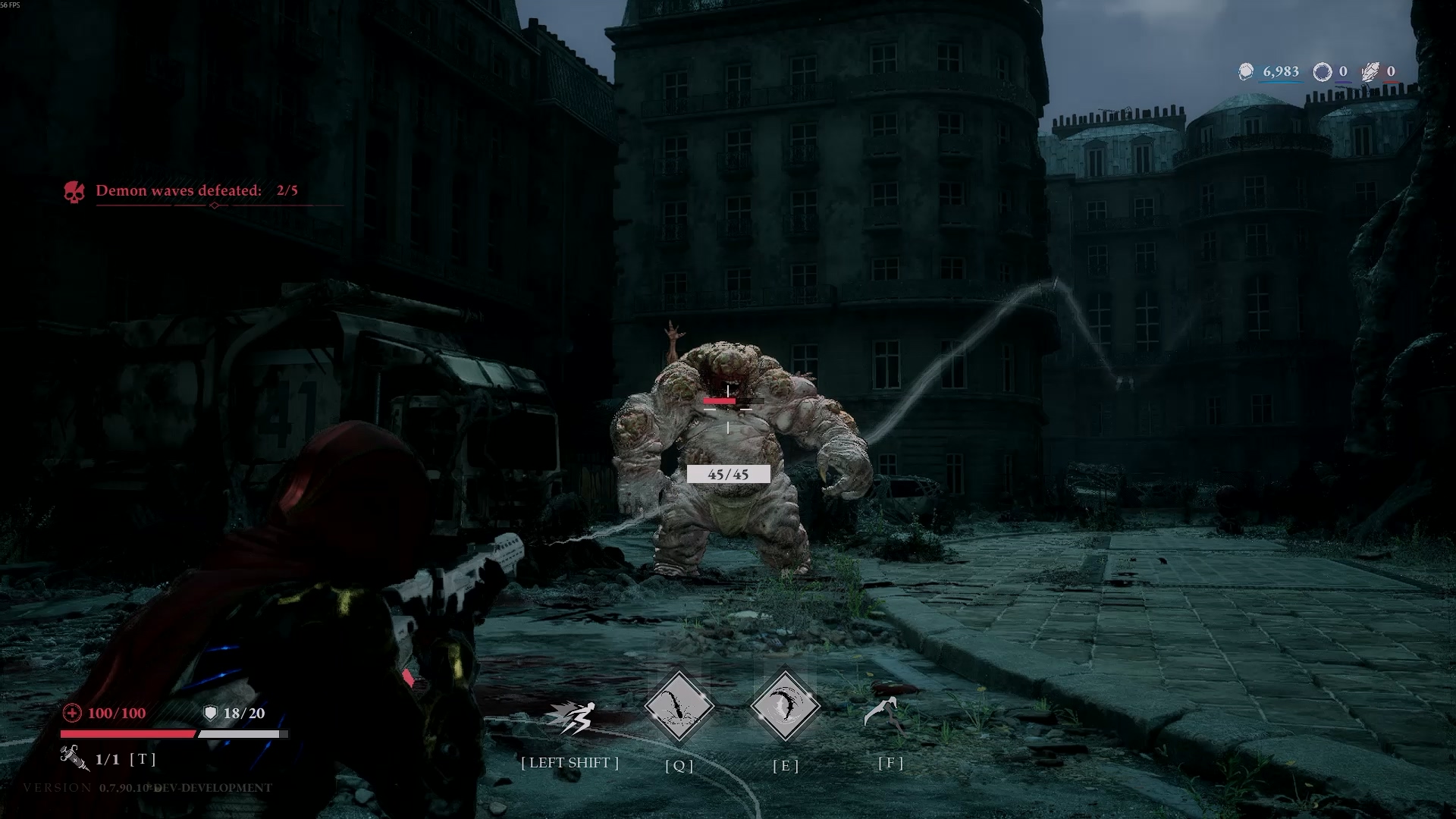The height and width of the screenshot is (819, 1456).
Task: Activate the dash sprint ability icon
Action: click(571, 717)
